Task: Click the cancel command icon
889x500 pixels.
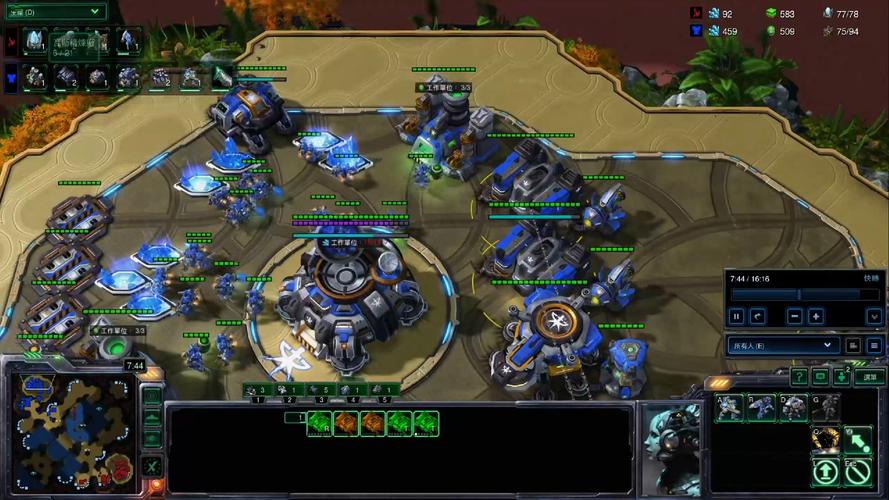Action: click(x=857, y=471)
